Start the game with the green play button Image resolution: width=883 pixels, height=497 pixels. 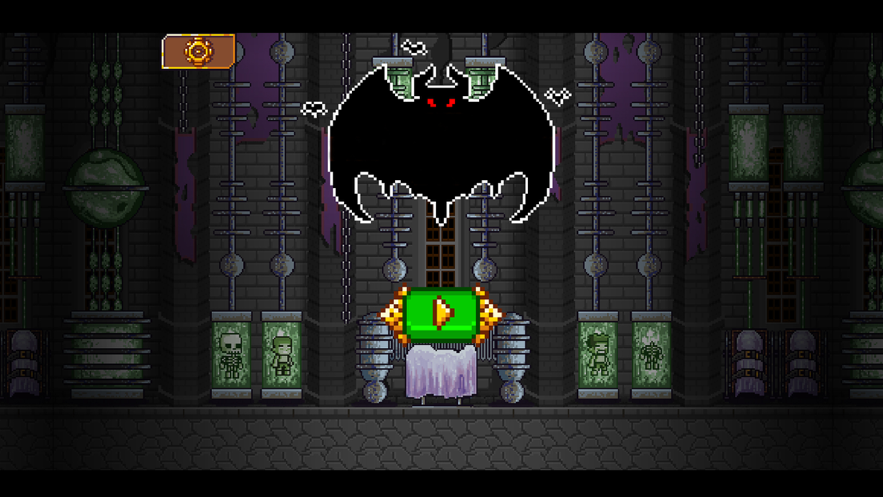coord(440,313)
